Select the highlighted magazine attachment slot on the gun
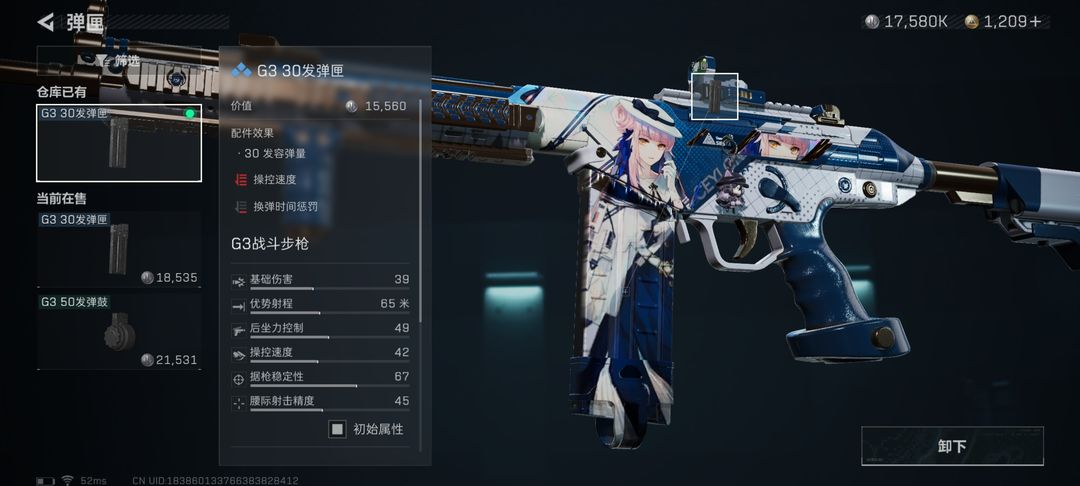1080x486 pixels. click(x=714, y=96)
